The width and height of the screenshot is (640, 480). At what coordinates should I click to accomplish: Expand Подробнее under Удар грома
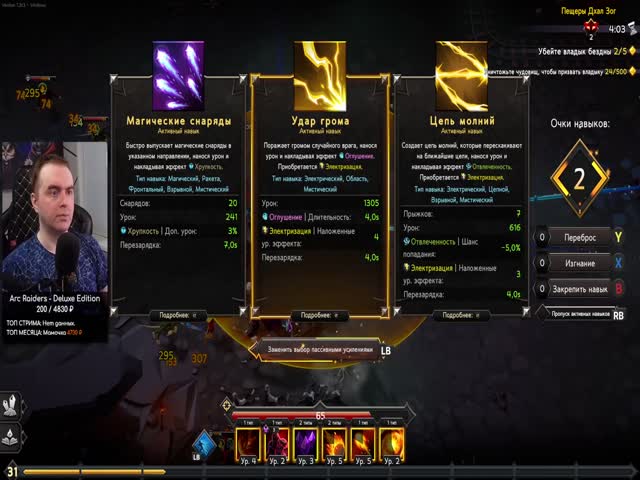tap(319, 315)
